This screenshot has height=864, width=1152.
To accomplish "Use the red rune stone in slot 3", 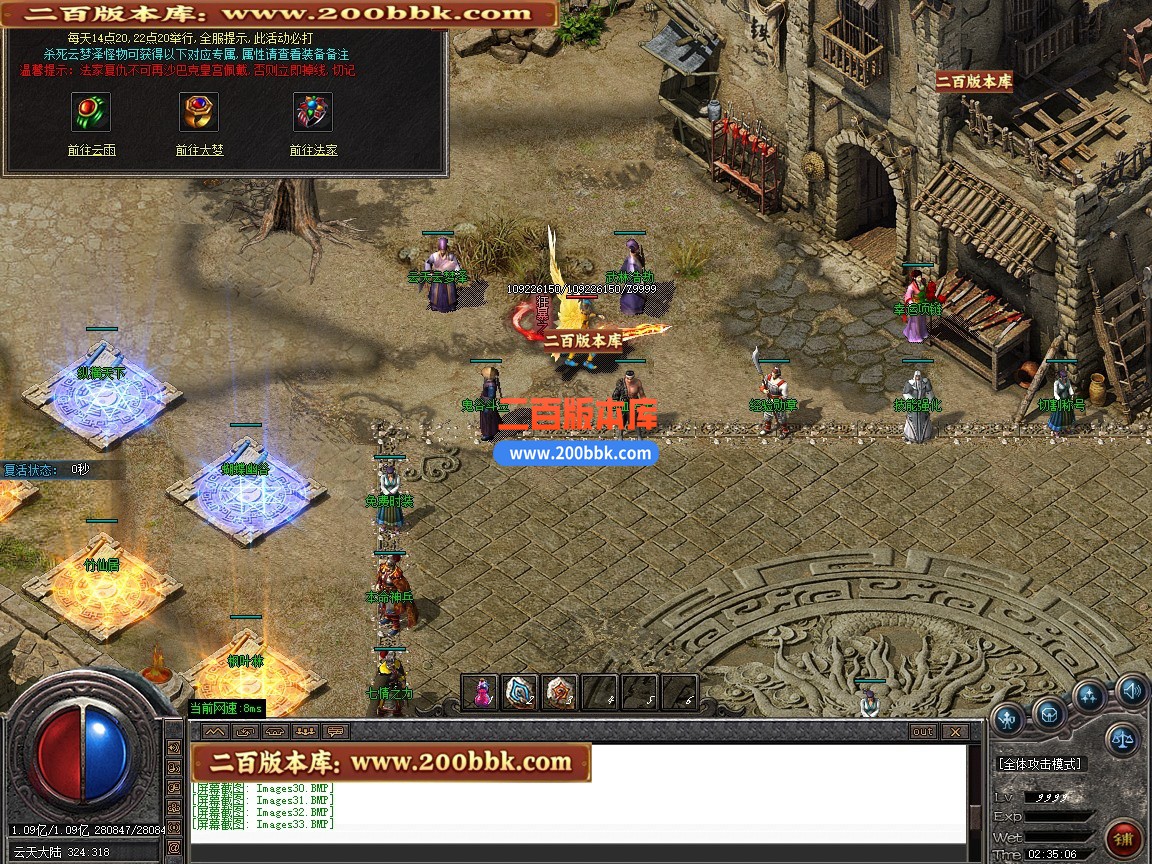I will 559,692.
